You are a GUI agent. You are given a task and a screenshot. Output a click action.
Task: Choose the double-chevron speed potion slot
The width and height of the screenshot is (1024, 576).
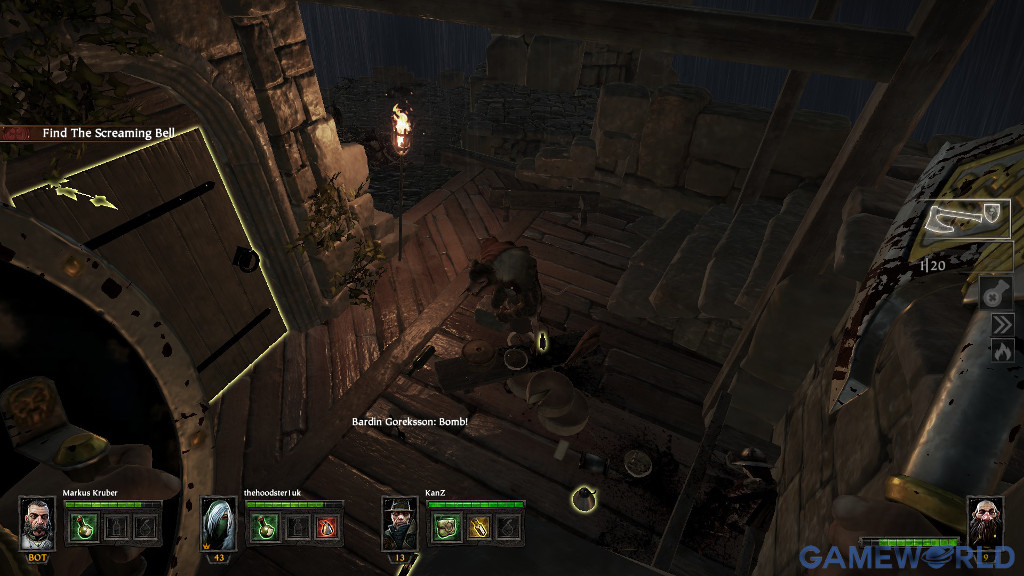1002,324
